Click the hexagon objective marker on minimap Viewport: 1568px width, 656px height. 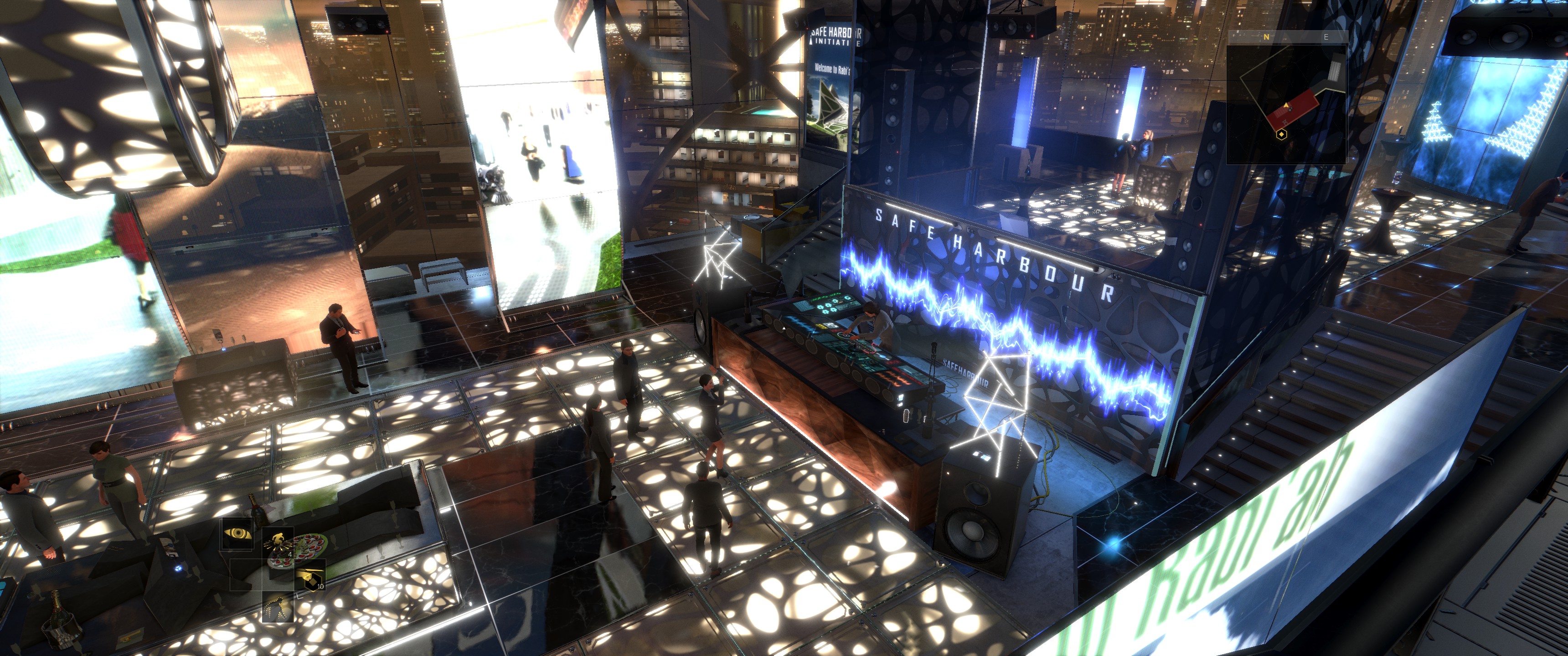pos(1281,134)
